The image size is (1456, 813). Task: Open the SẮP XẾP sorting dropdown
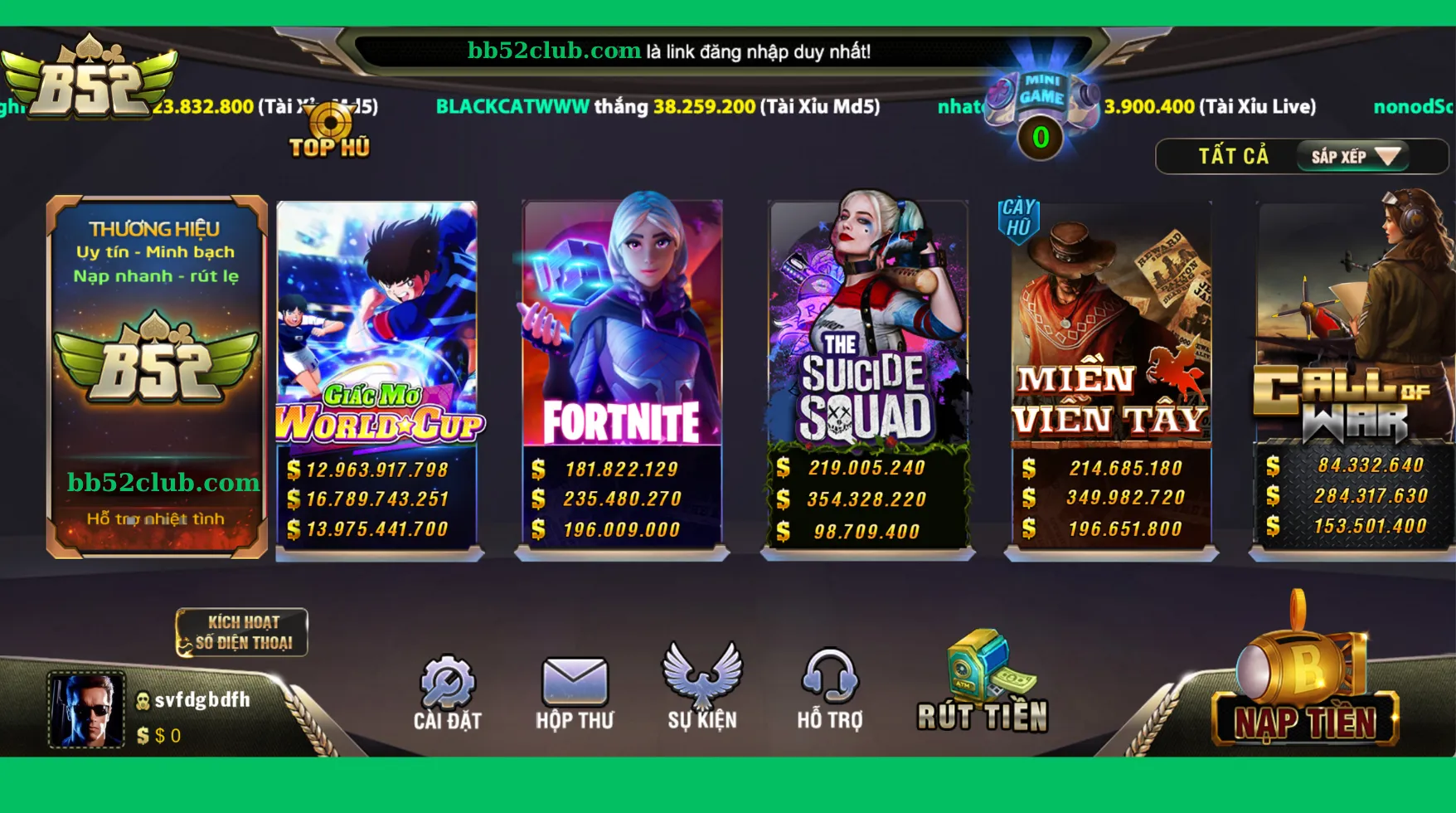(x=1353, y=156)
